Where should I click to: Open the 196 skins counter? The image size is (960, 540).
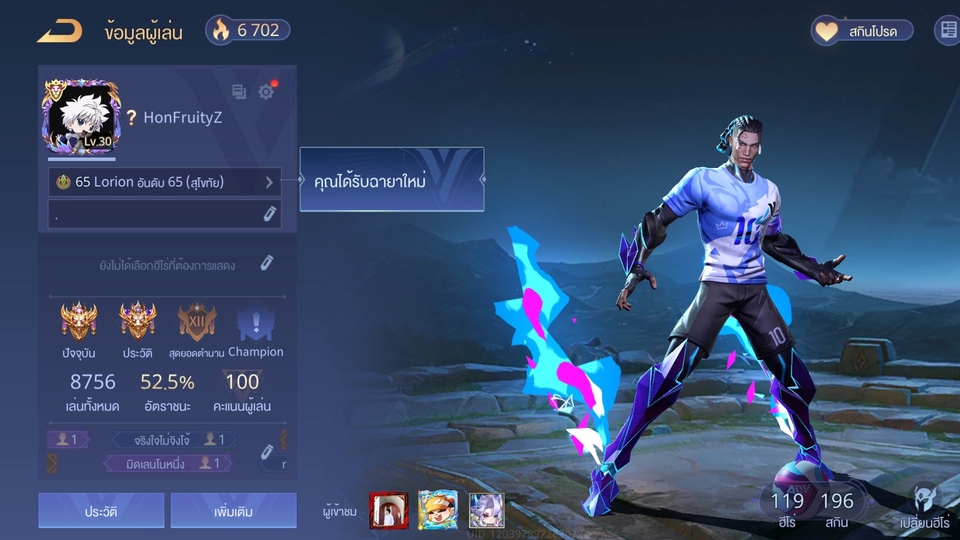[x=836, y=507]
